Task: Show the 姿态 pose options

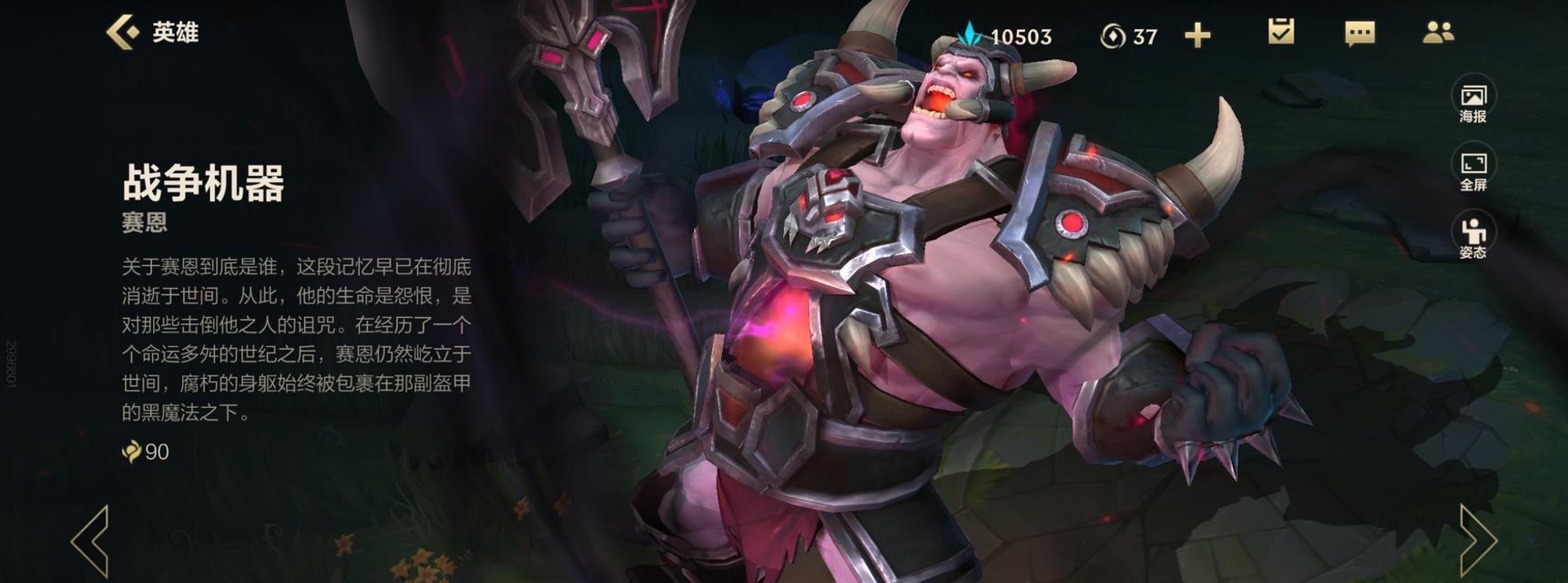Action: (1472, 238)
